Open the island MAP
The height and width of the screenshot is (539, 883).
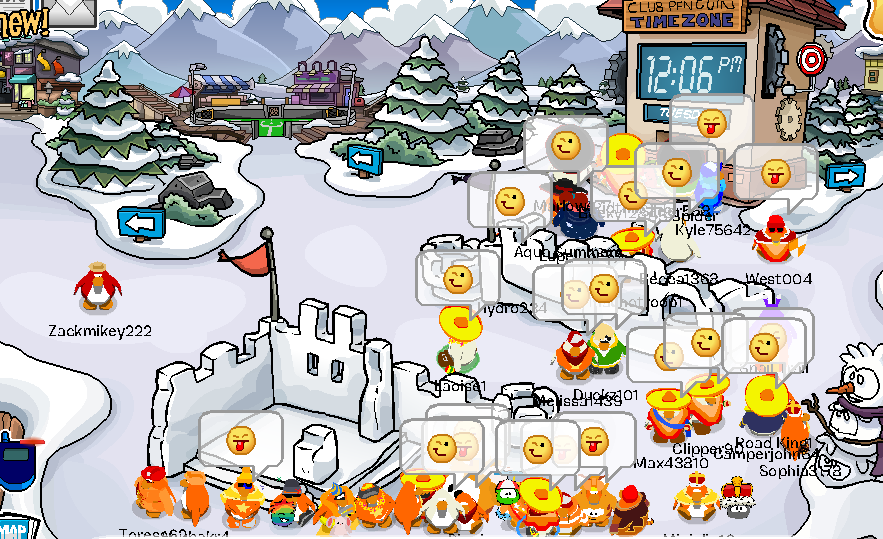click(10, 528)
